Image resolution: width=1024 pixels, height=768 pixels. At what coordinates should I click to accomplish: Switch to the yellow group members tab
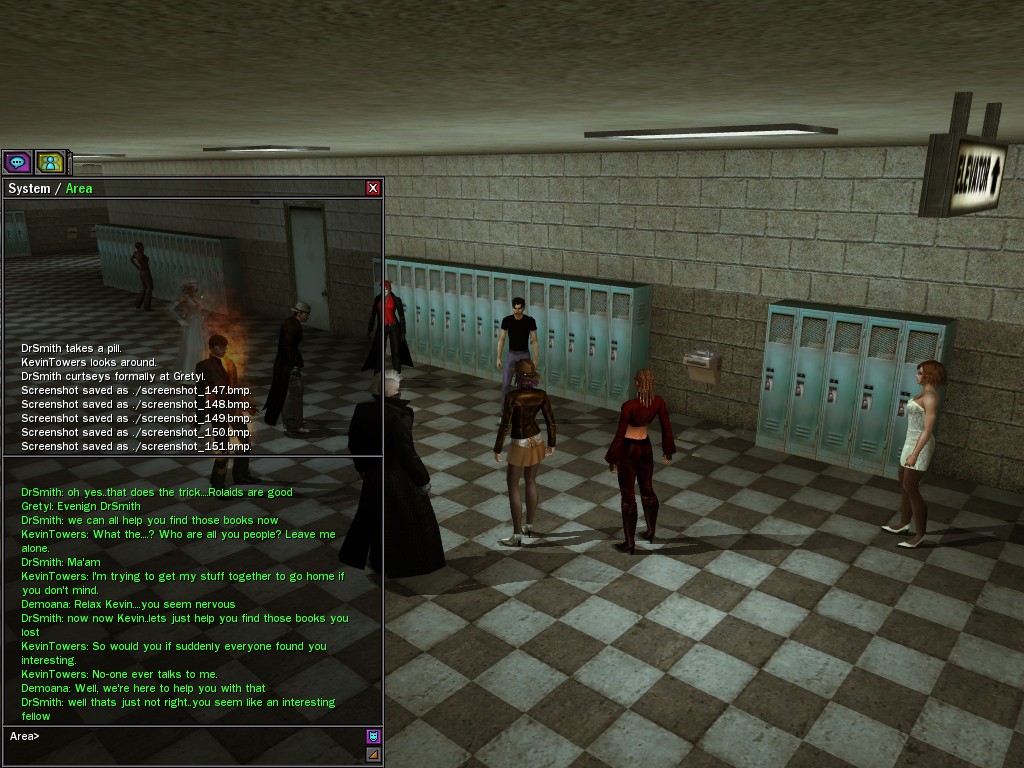pyautogui.click(x=50, y=162)
